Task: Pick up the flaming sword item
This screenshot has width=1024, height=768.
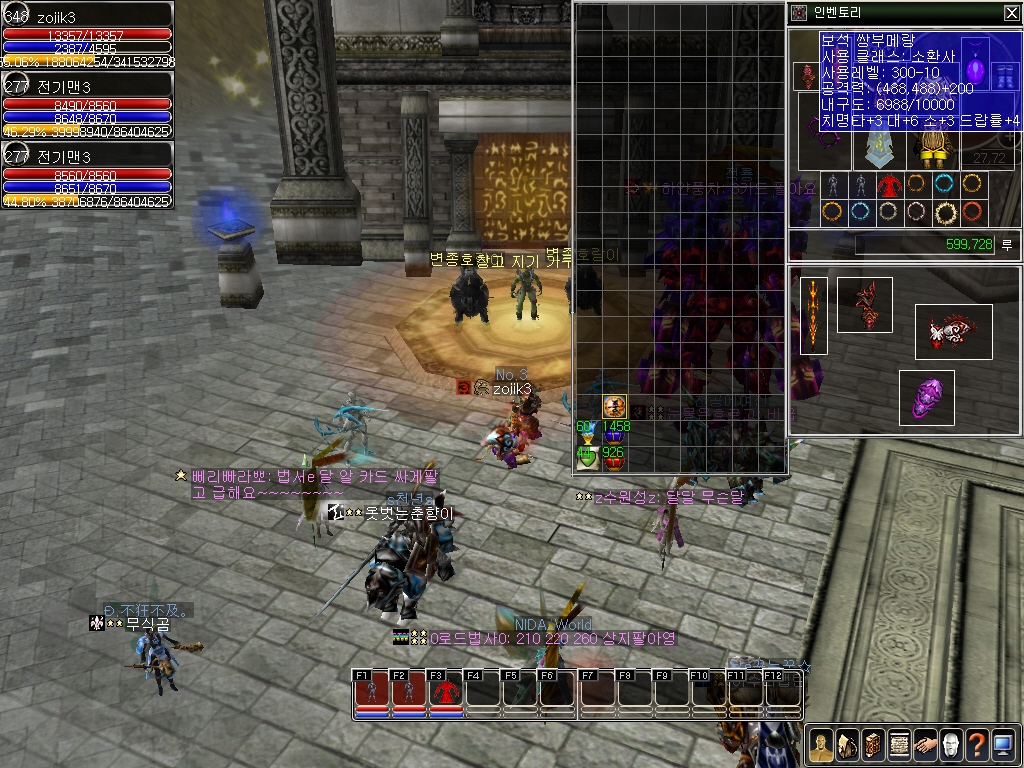Action: (814, 315)
